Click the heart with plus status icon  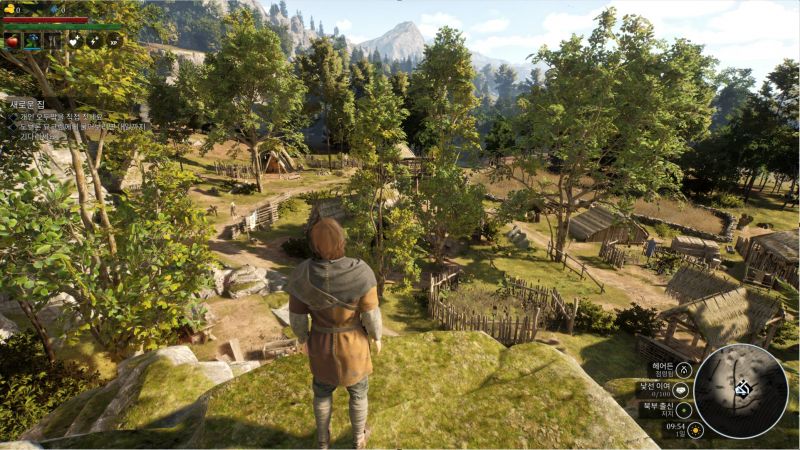(x=75, y=41)
